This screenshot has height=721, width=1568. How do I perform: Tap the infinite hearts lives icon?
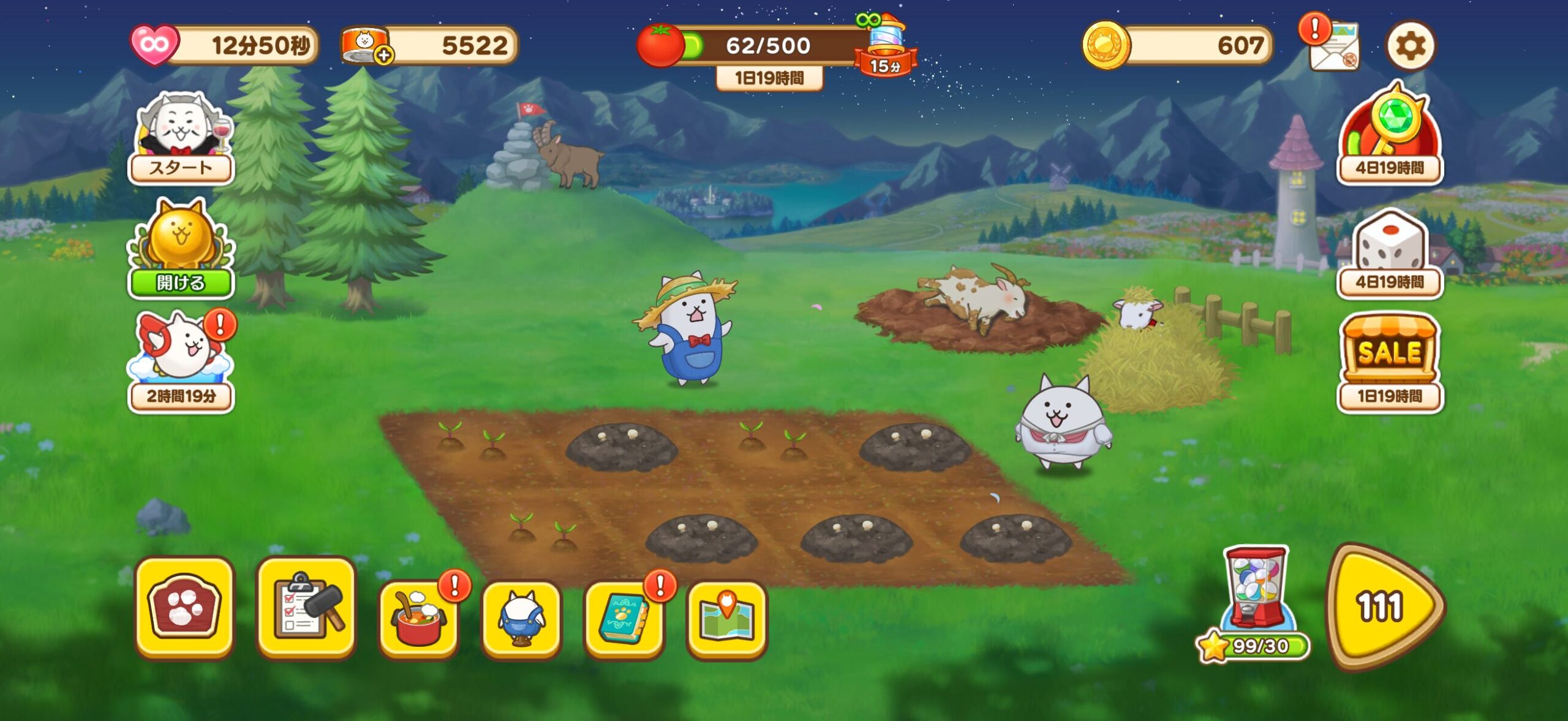click(154, 45)
